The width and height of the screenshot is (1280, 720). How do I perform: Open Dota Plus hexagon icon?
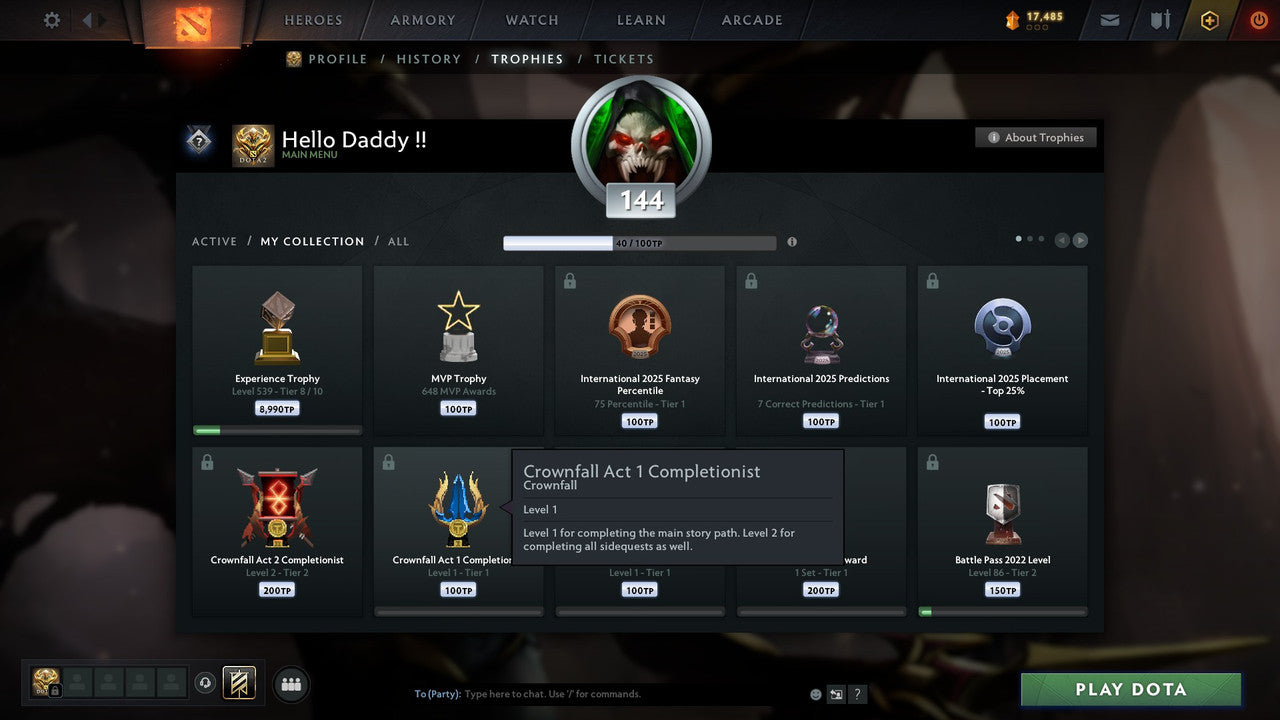coord(1208,19)
